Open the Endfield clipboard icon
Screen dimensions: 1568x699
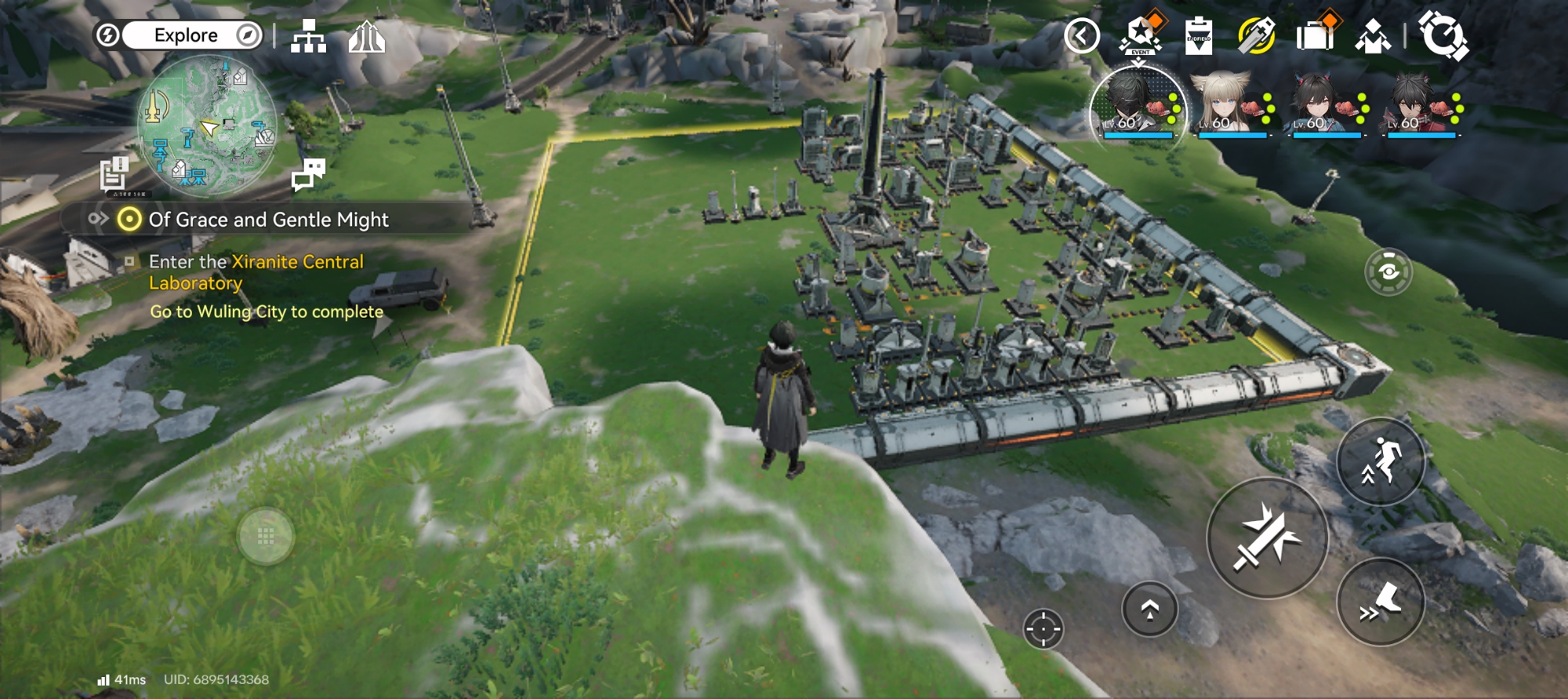1198,36
